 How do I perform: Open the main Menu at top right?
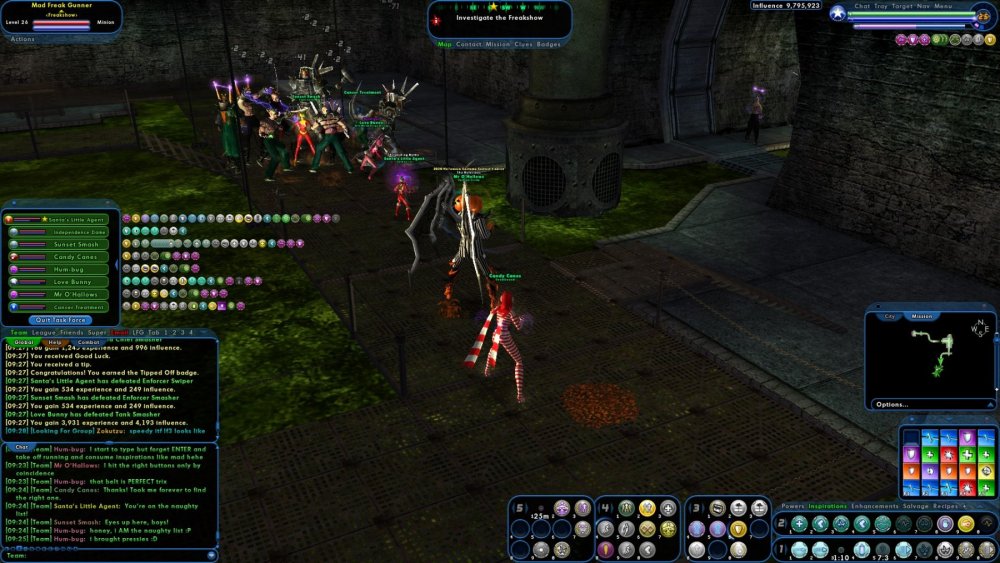944,5
